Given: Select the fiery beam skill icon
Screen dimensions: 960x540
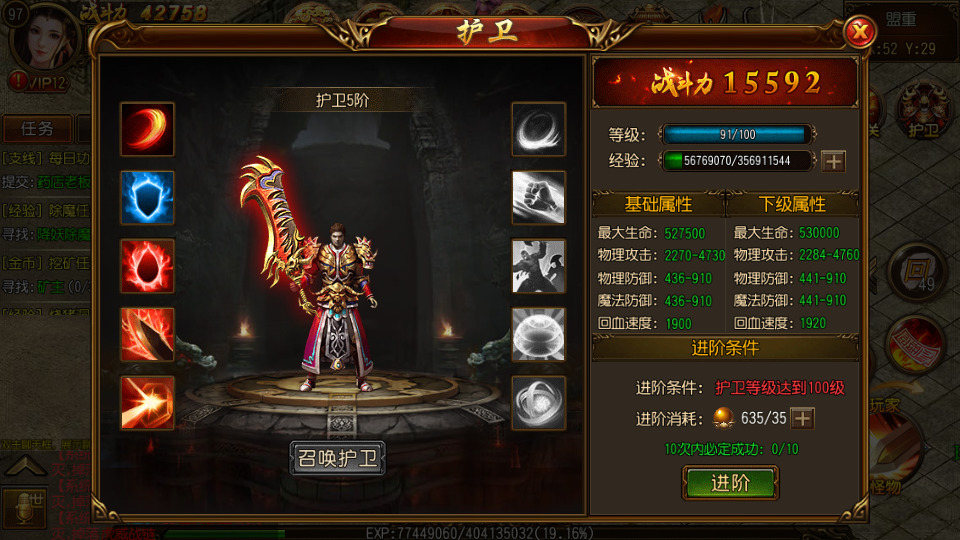Looking at the screenshot, I should click(x=147, y=402).
